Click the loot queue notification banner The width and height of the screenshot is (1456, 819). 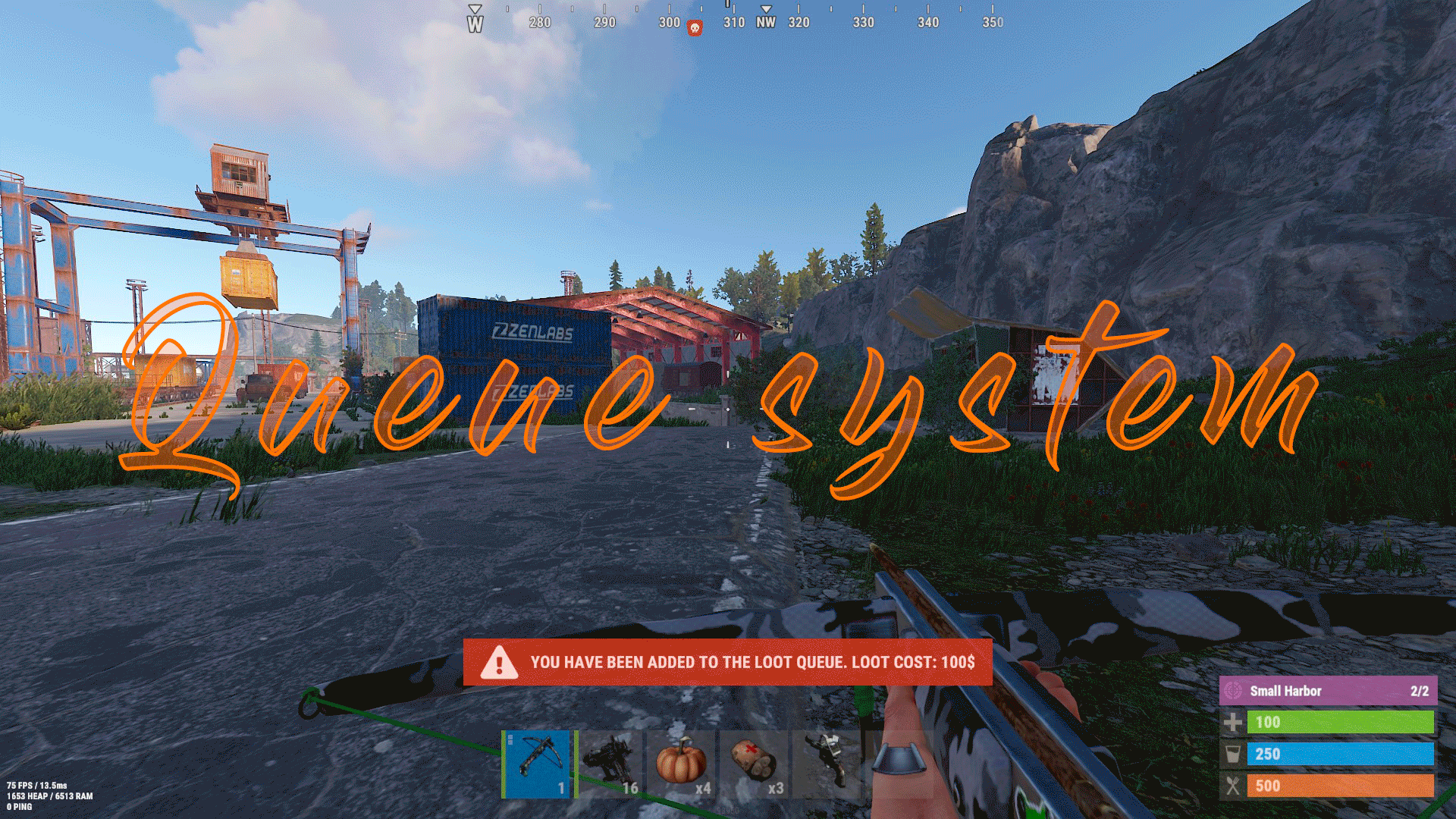coord(728,662)
